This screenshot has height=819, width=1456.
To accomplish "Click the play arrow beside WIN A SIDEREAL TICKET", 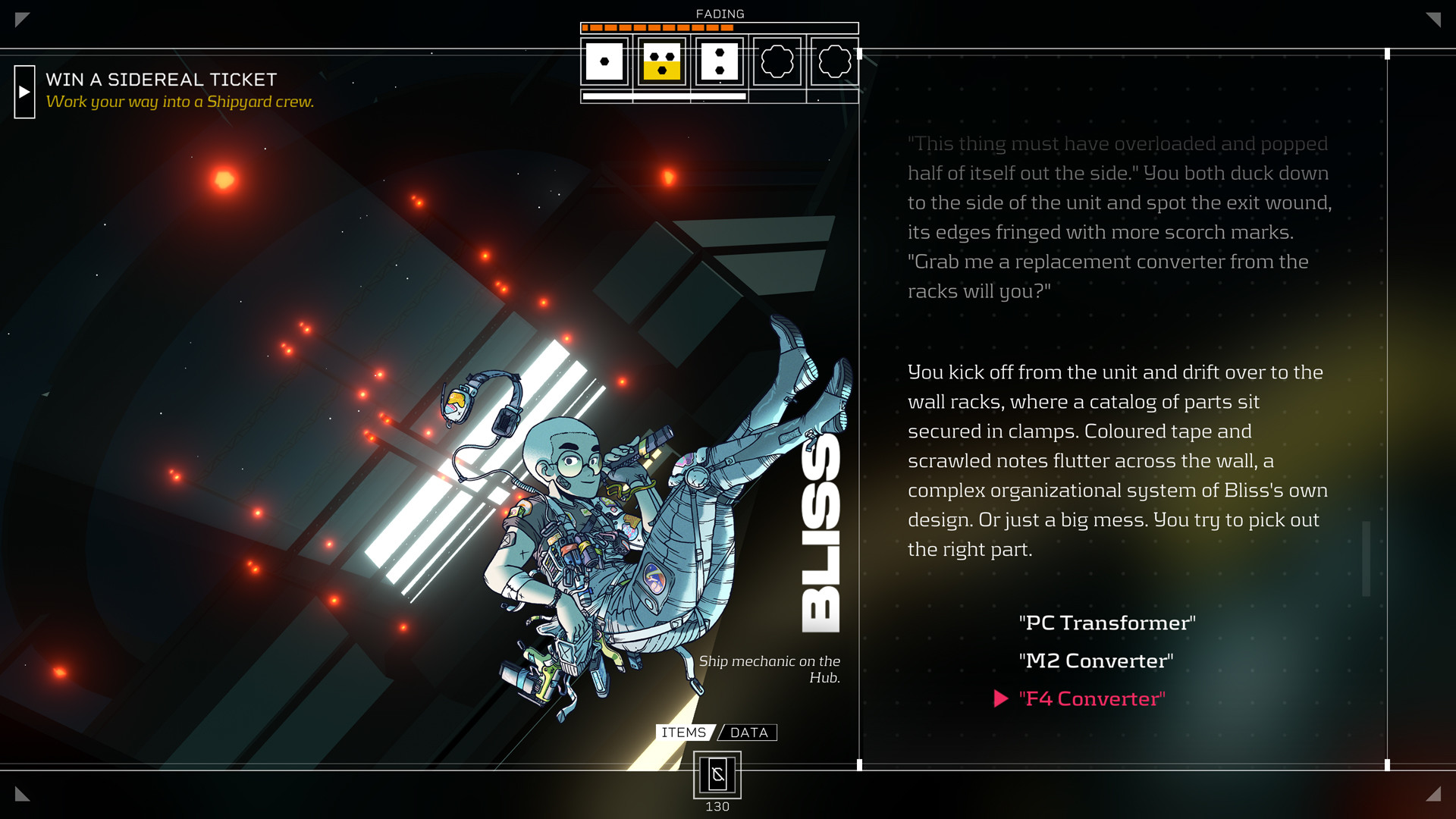I will tap(24, 92).
